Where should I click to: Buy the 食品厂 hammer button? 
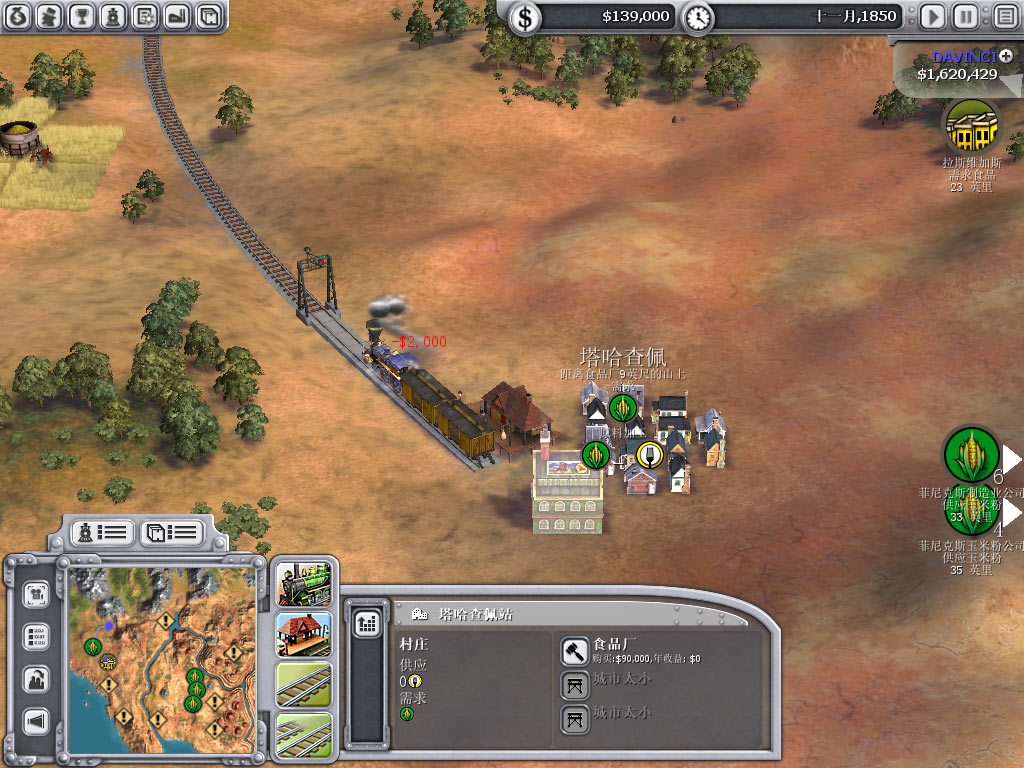[x=574, y=652]
